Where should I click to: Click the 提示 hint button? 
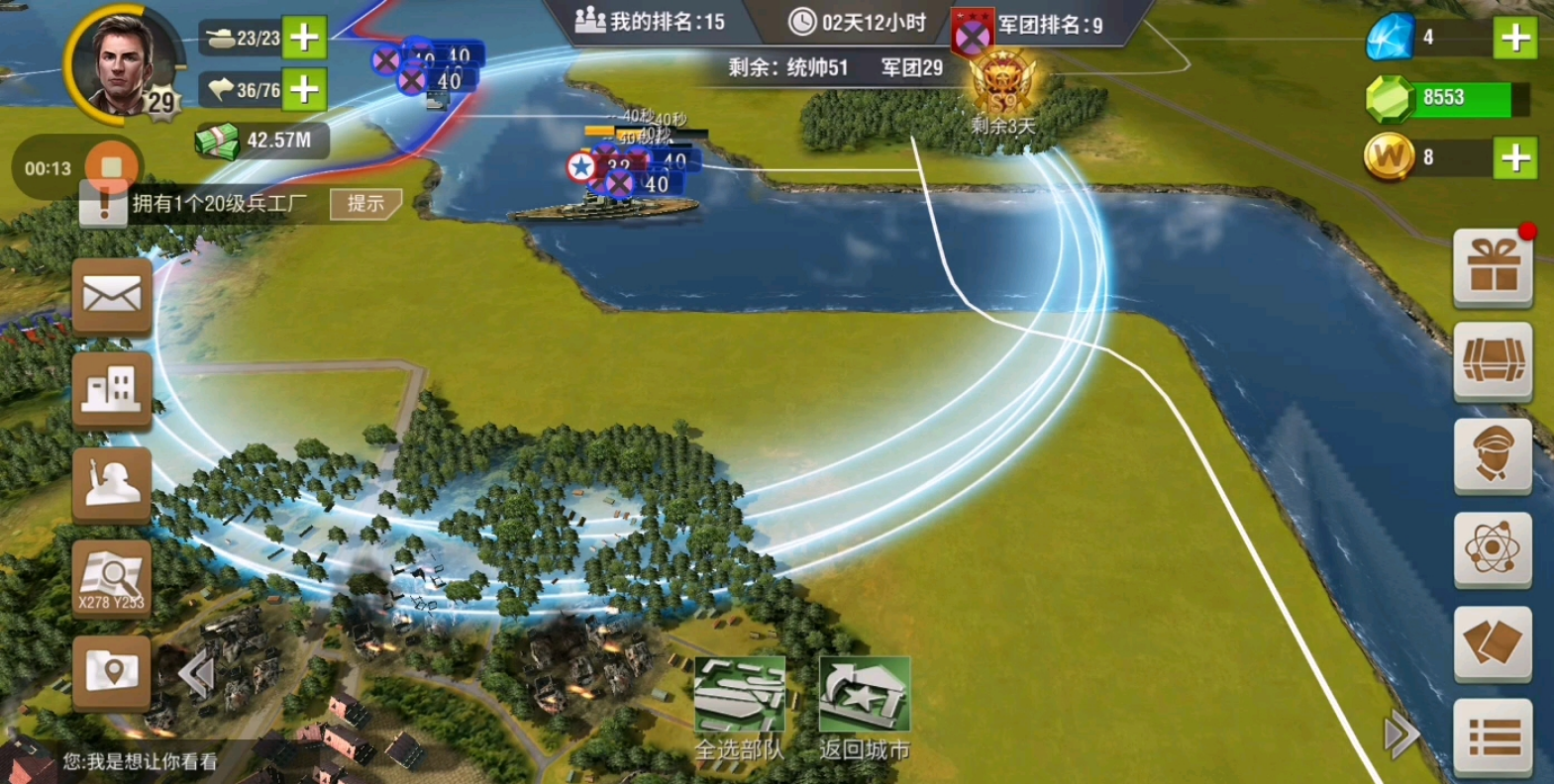coord(364,204)
